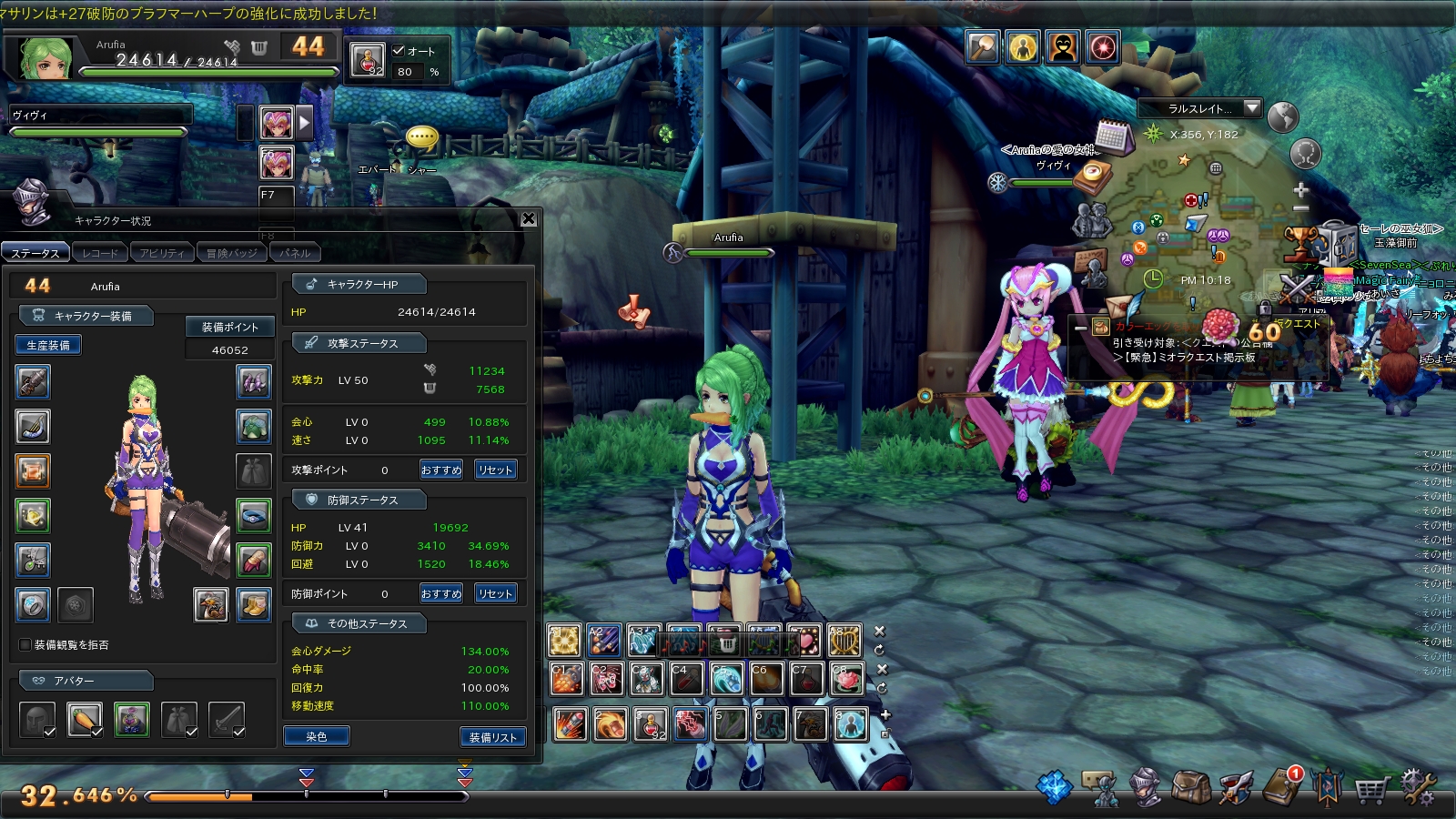Open the gear and wrench settings
Image resolution: width=1456 pixels, height=819 pixels.
click(1418, 788)
